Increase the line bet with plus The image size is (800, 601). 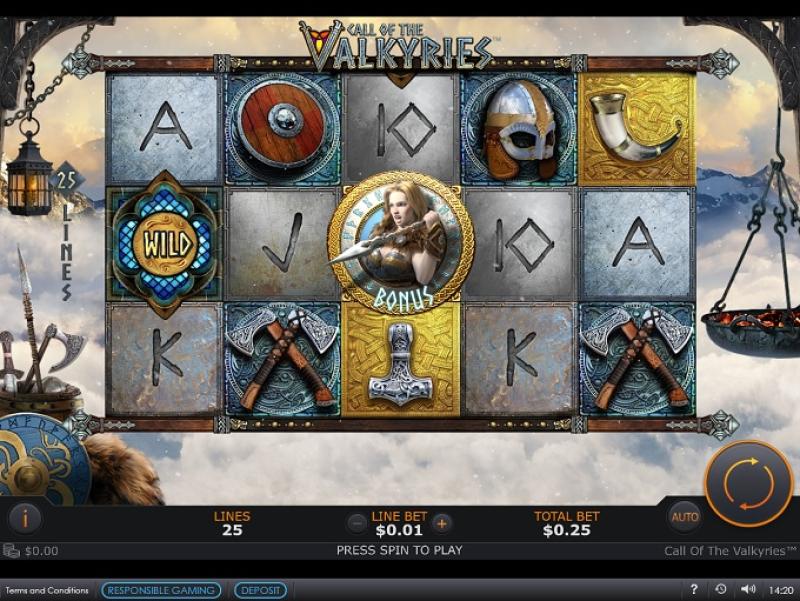point(442,522)
